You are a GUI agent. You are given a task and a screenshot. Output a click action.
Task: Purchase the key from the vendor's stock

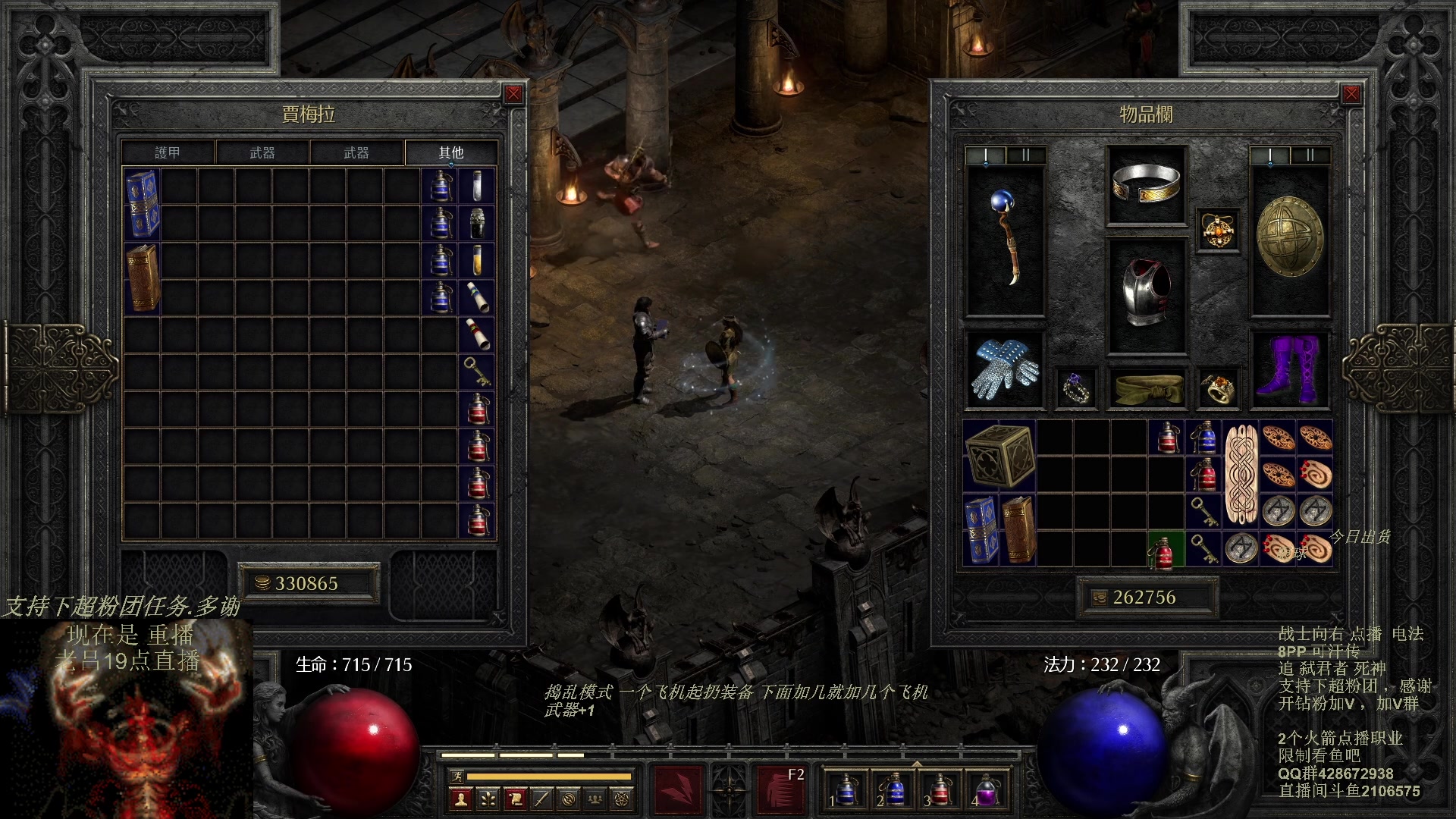477,372
